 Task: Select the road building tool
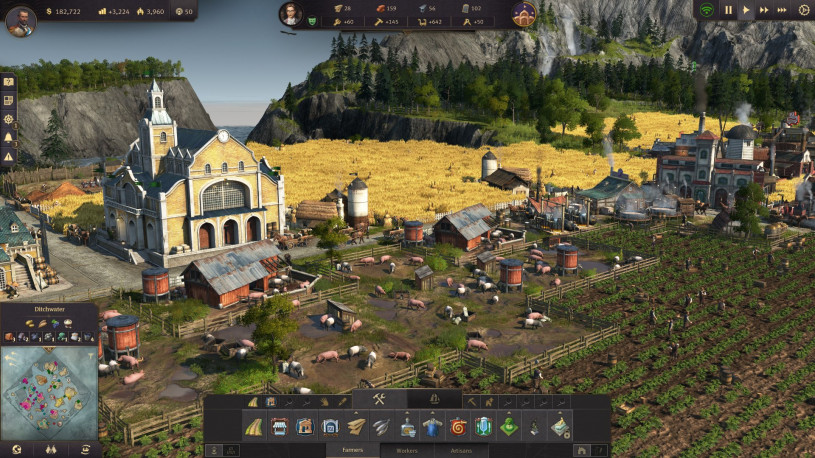pos(254,427)
